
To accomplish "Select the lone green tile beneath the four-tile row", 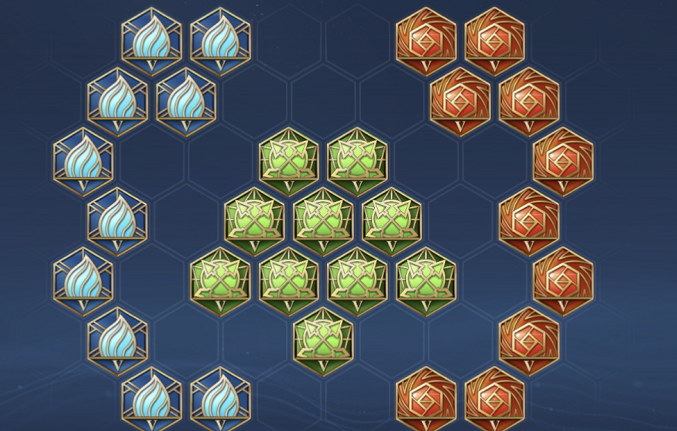I will [x=323, y=340].
